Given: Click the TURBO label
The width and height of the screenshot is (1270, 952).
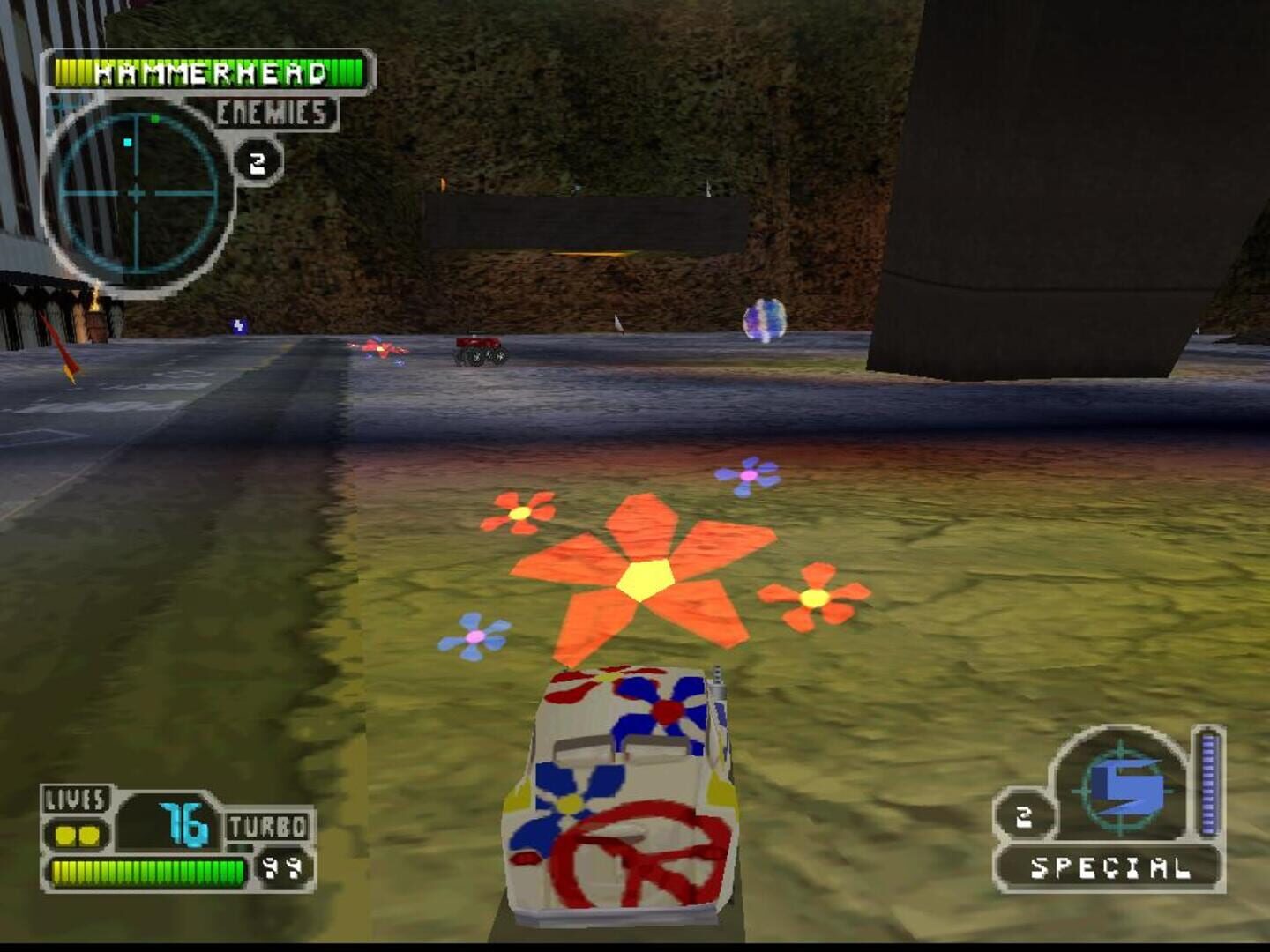Looking at the screenshot, I should tap(269, 827).
